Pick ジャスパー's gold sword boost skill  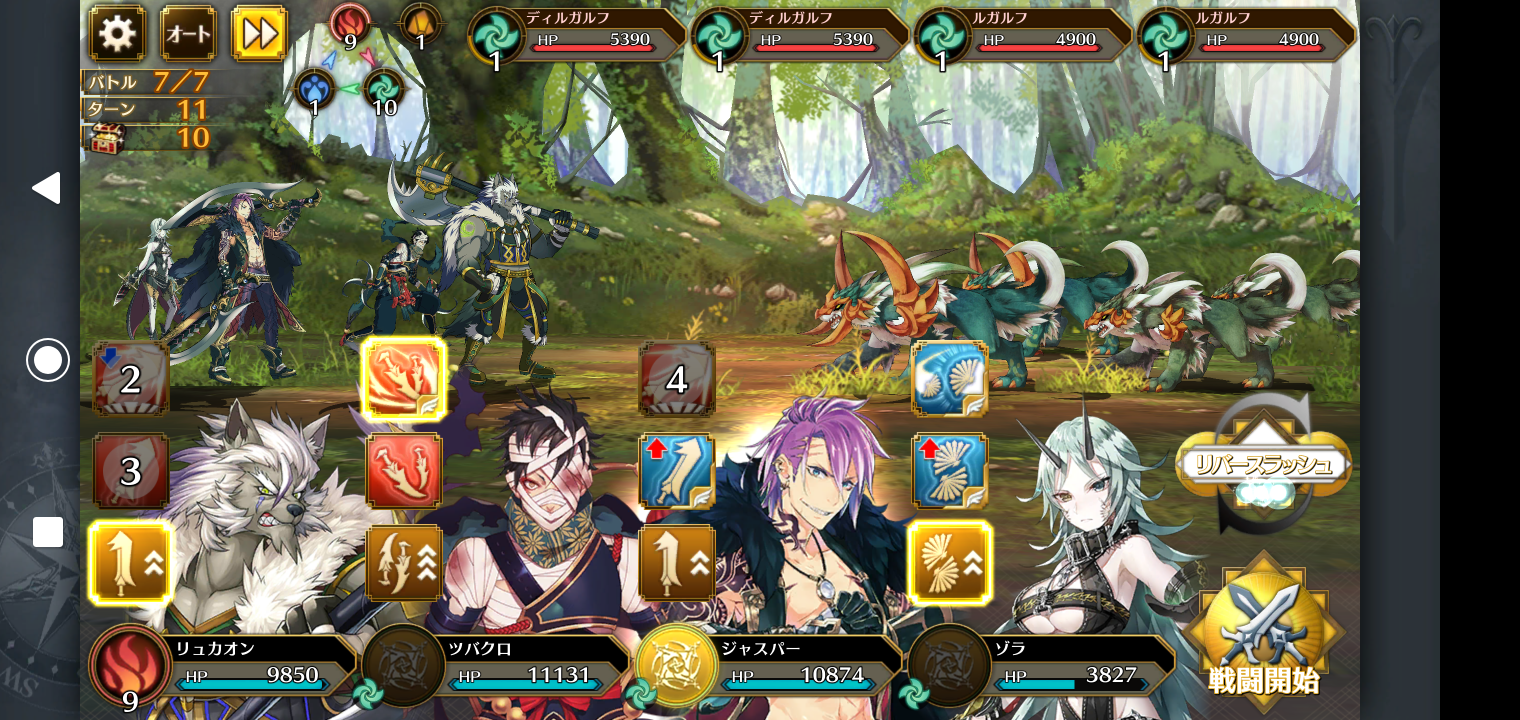pos(677,563)
